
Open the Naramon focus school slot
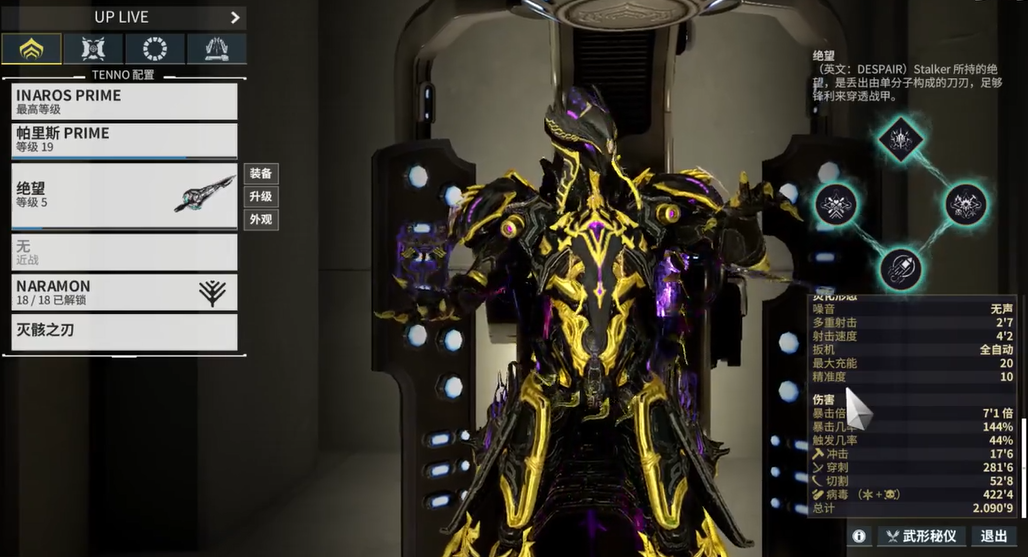pos(124,292)
